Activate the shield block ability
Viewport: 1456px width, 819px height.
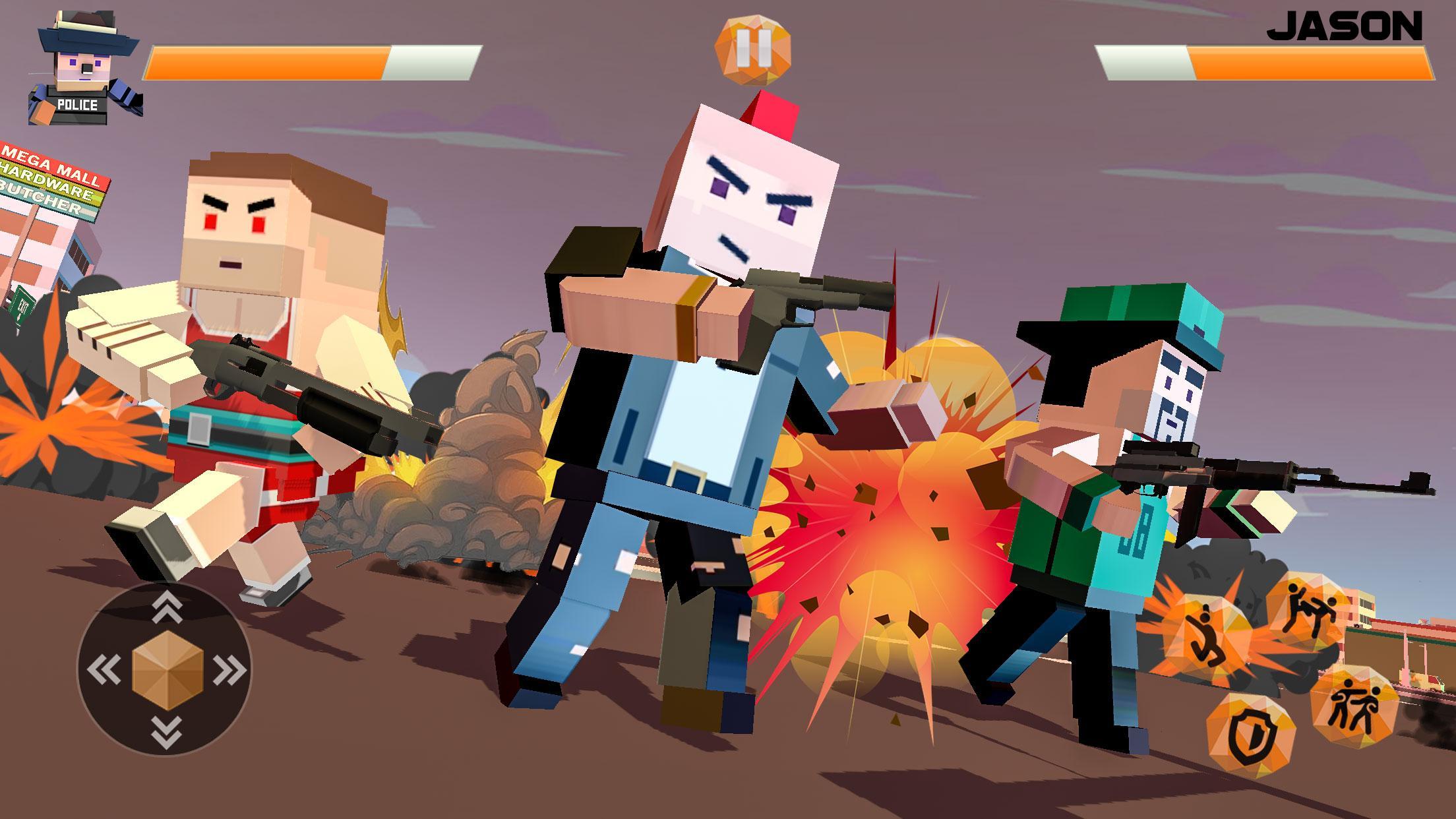click(x=1250, y=733)
